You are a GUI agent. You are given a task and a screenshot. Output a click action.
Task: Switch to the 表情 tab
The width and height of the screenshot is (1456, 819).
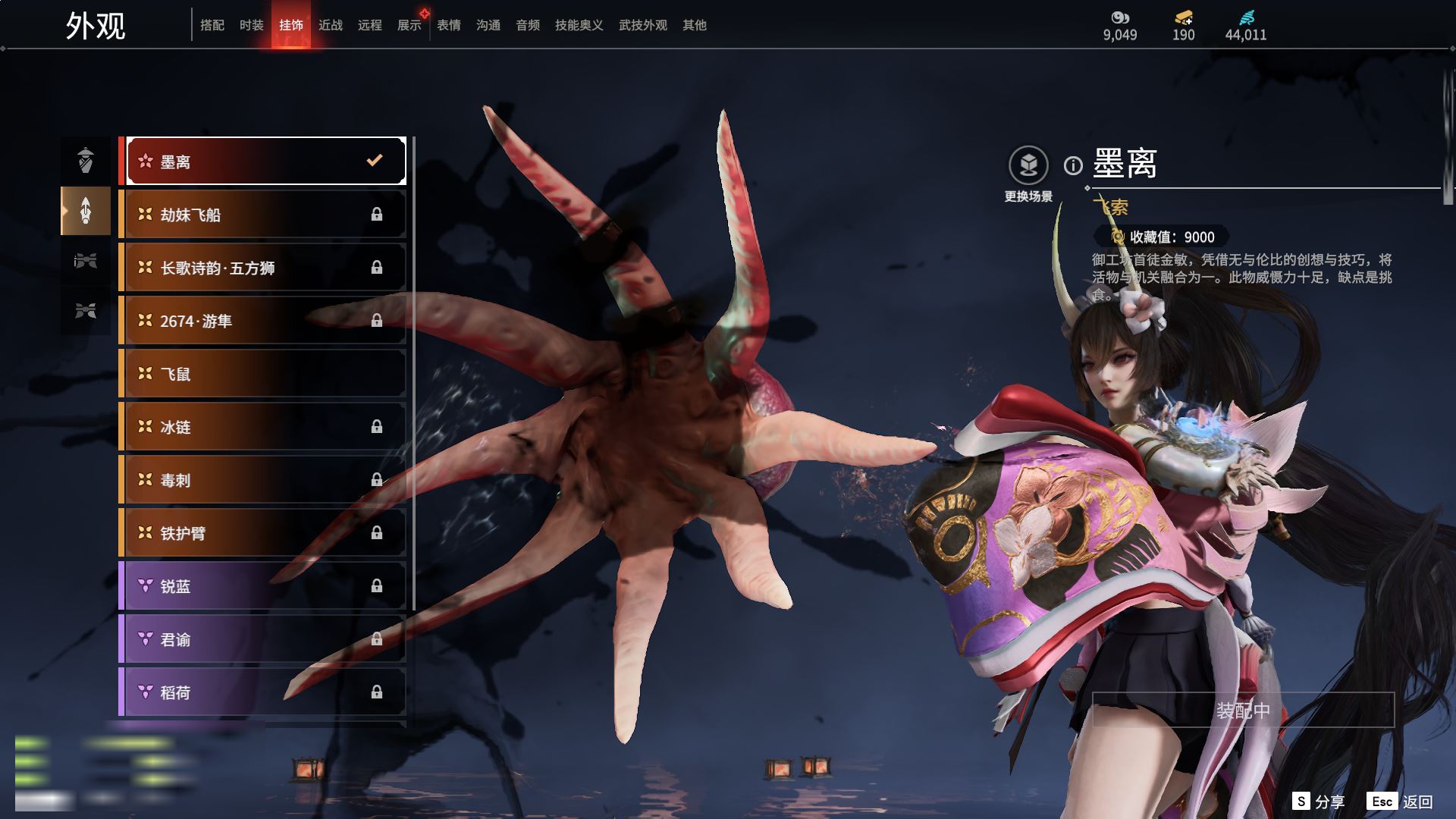click(449, 25)
